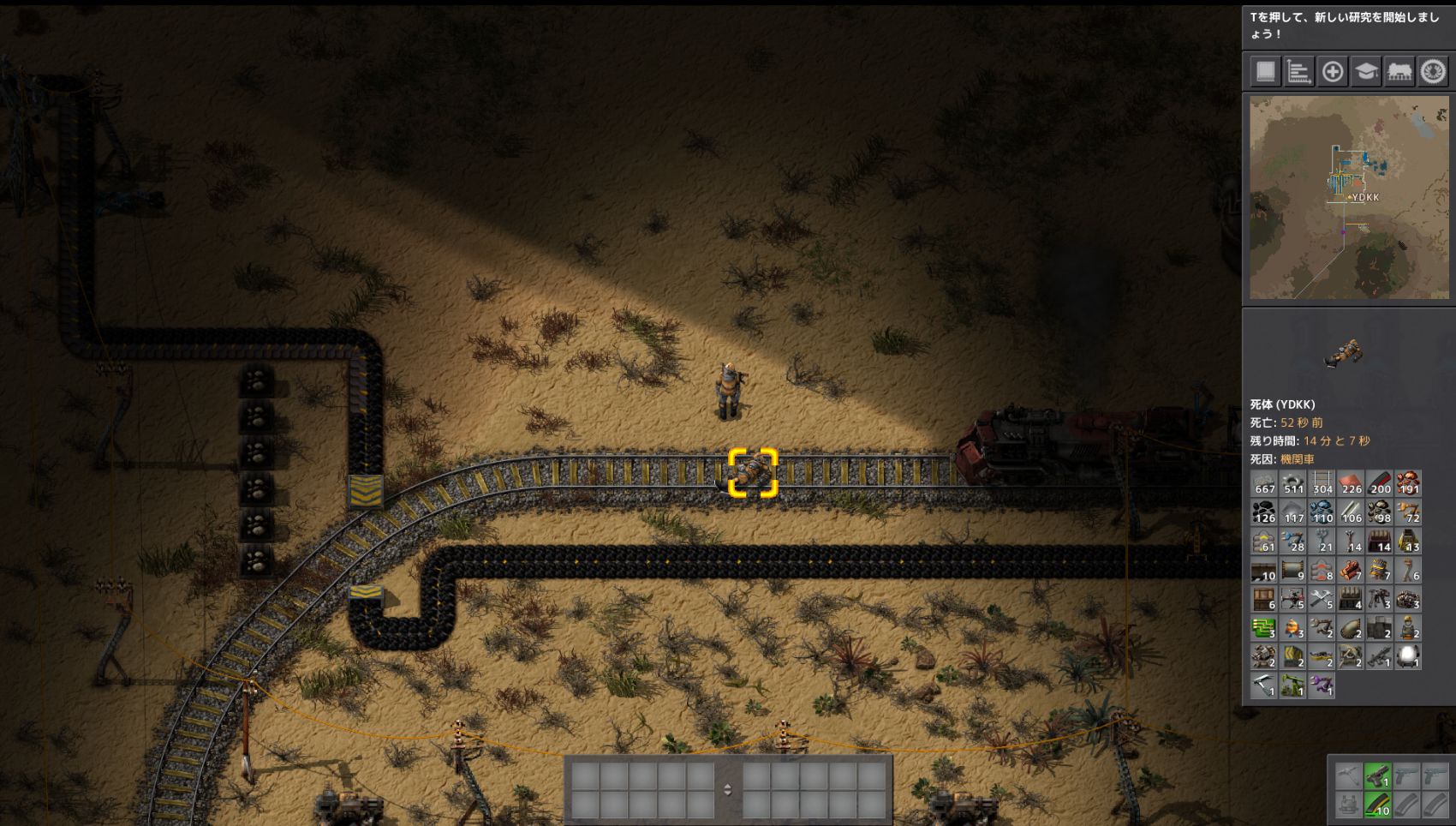Open the tips and tricks book button
Viewport: 1456px width, 826px height.
(1265, 71)
